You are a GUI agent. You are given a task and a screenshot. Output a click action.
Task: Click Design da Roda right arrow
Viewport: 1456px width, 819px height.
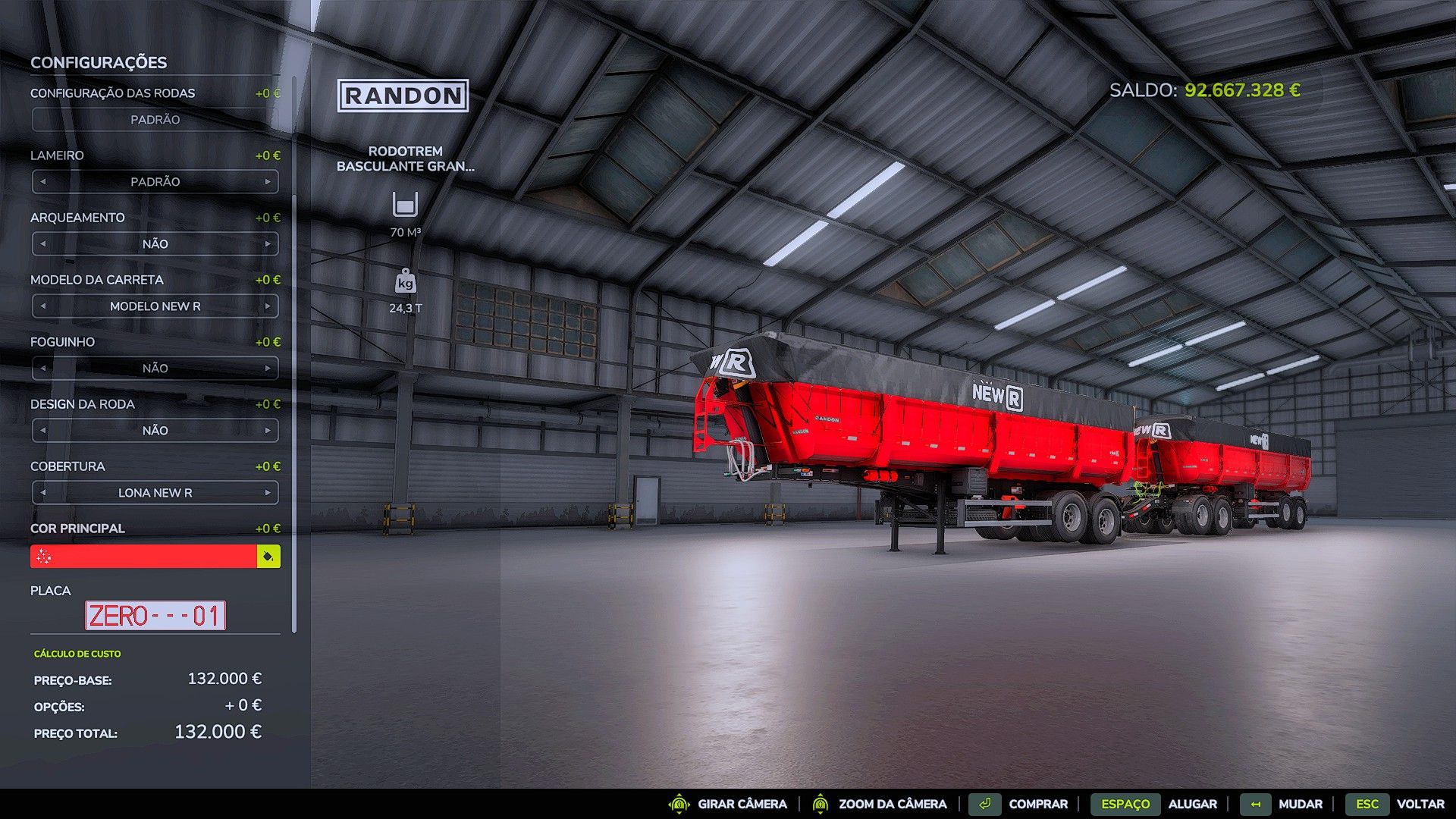click(x=268, y=431)
